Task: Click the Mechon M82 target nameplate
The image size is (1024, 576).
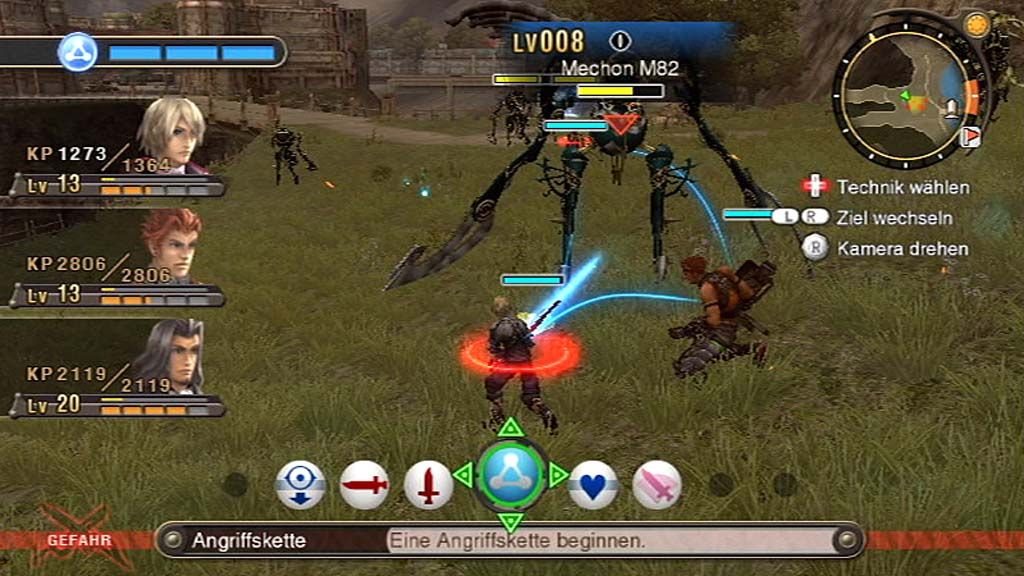Action: coord(619,68)
